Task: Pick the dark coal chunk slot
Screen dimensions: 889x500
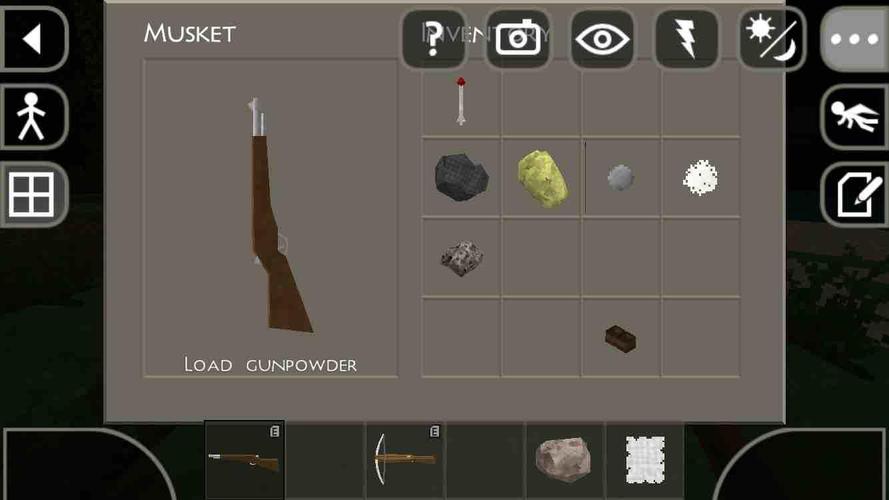Action: tap(461, 177)
